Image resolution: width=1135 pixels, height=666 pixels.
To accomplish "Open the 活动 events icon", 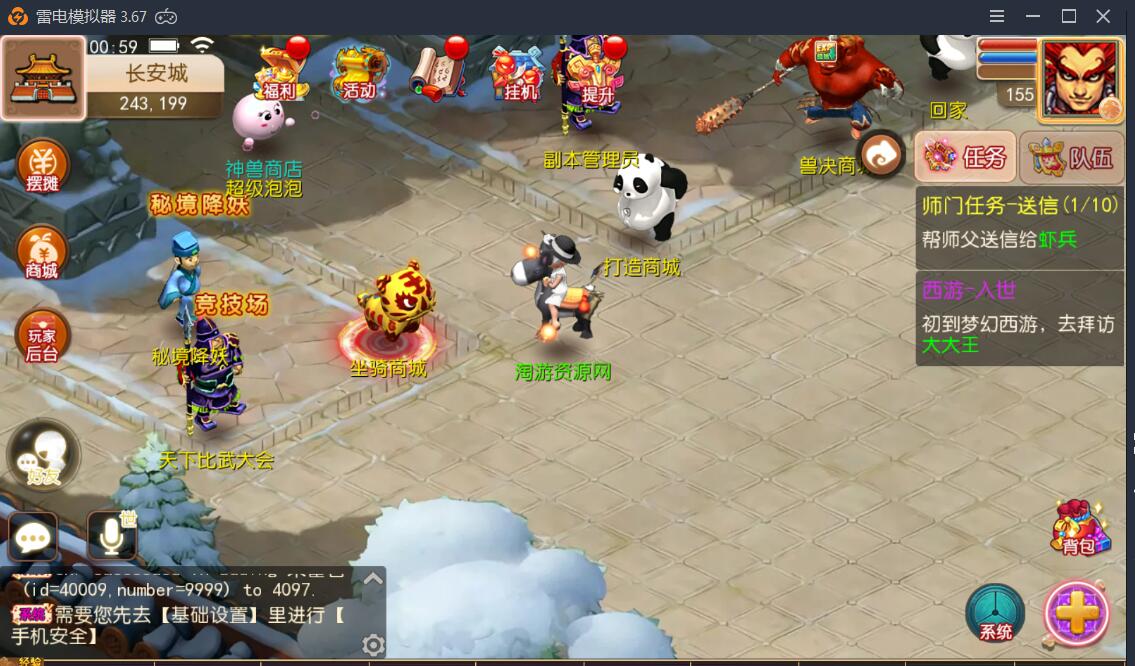I will pos(359,74).
